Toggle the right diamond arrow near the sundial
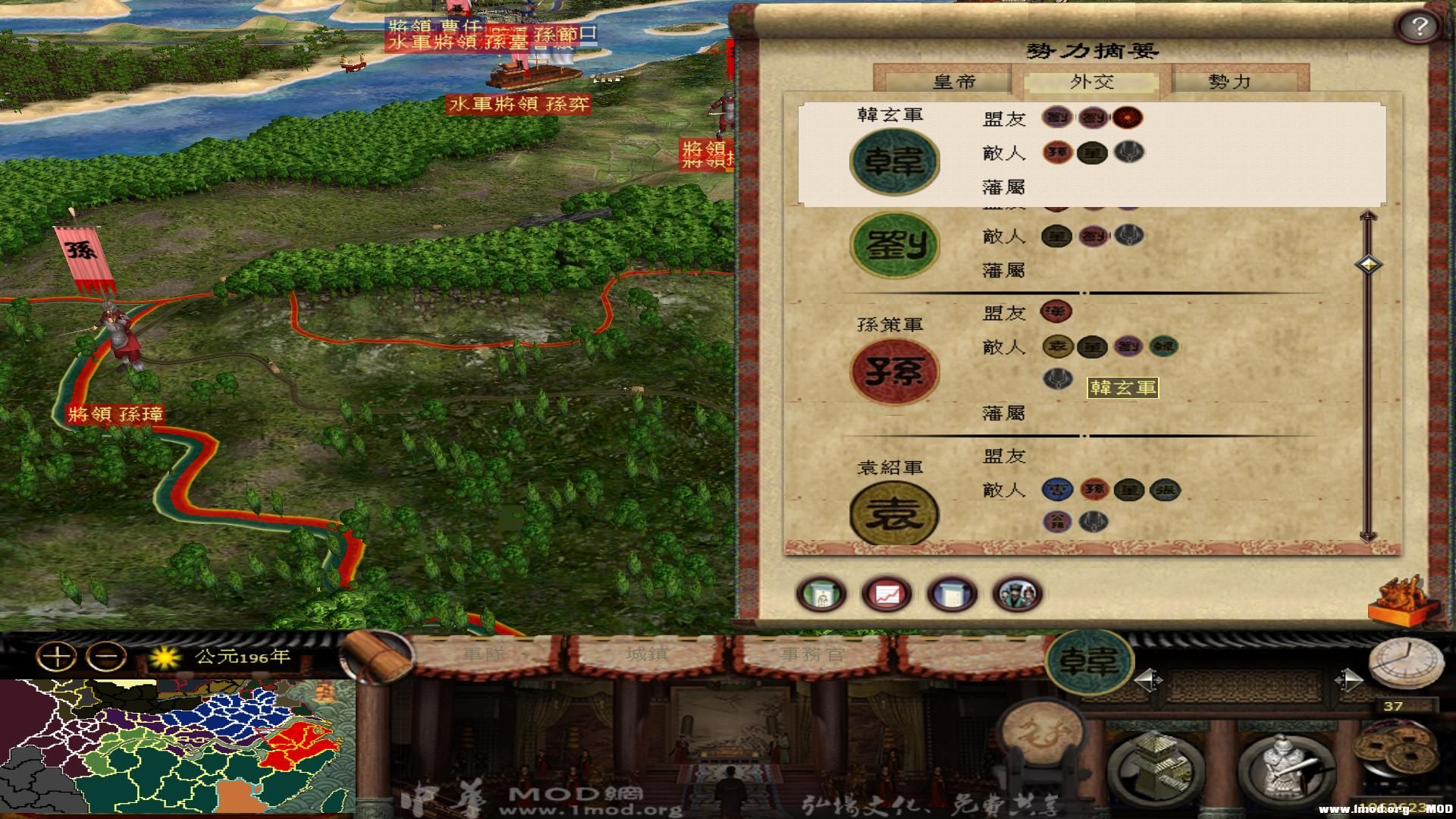This screenshot has width=1456, height=819. [x=1348, y=679]
